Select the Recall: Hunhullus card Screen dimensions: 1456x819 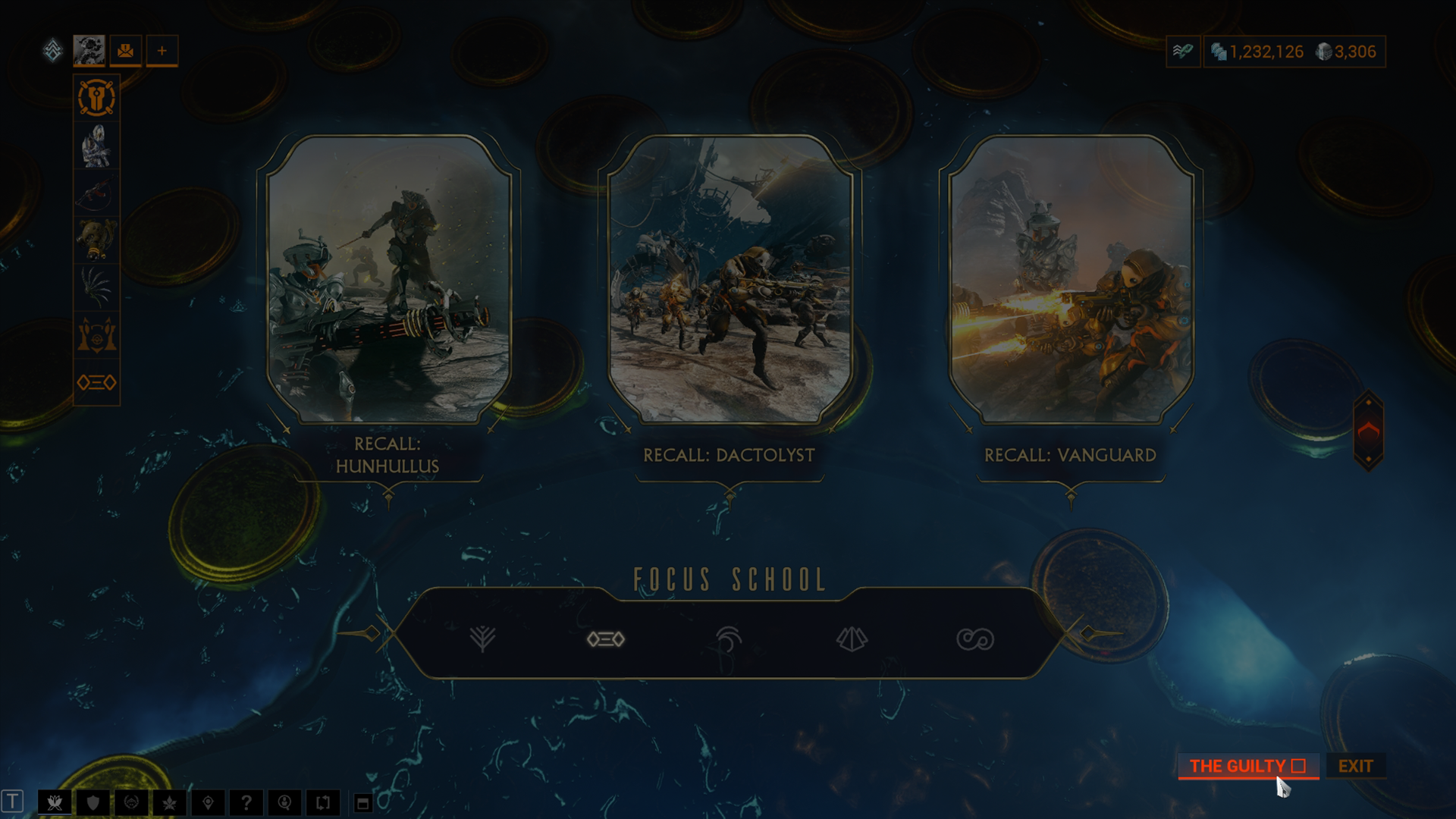[388, 279]
